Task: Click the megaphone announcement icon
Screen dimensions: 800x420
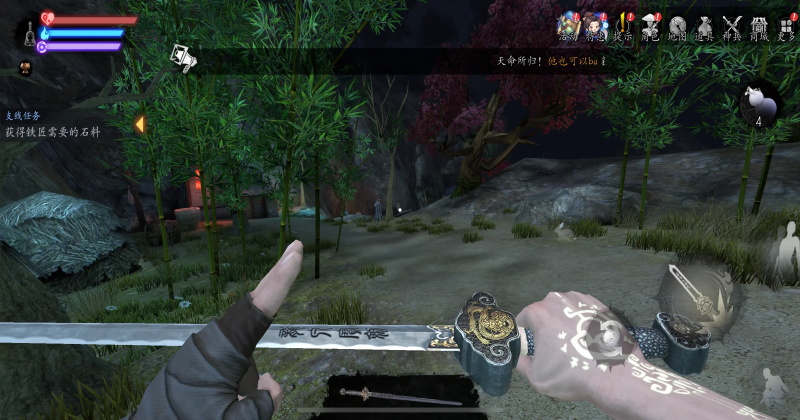Action: click(182, 58)
